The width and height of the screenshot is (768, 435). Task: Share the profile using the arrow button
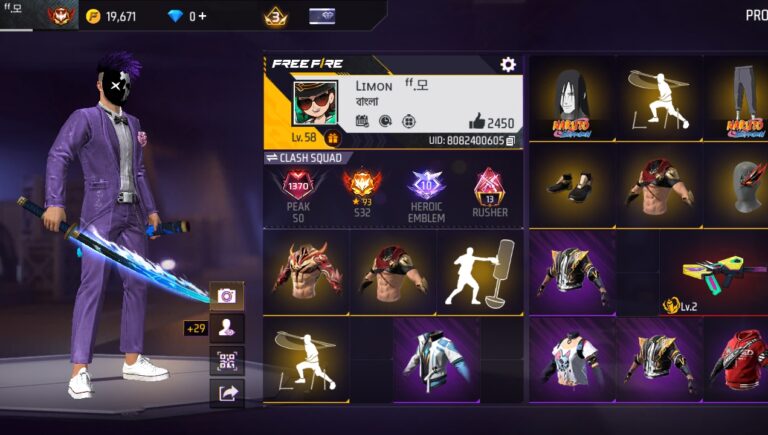[227, 393]
